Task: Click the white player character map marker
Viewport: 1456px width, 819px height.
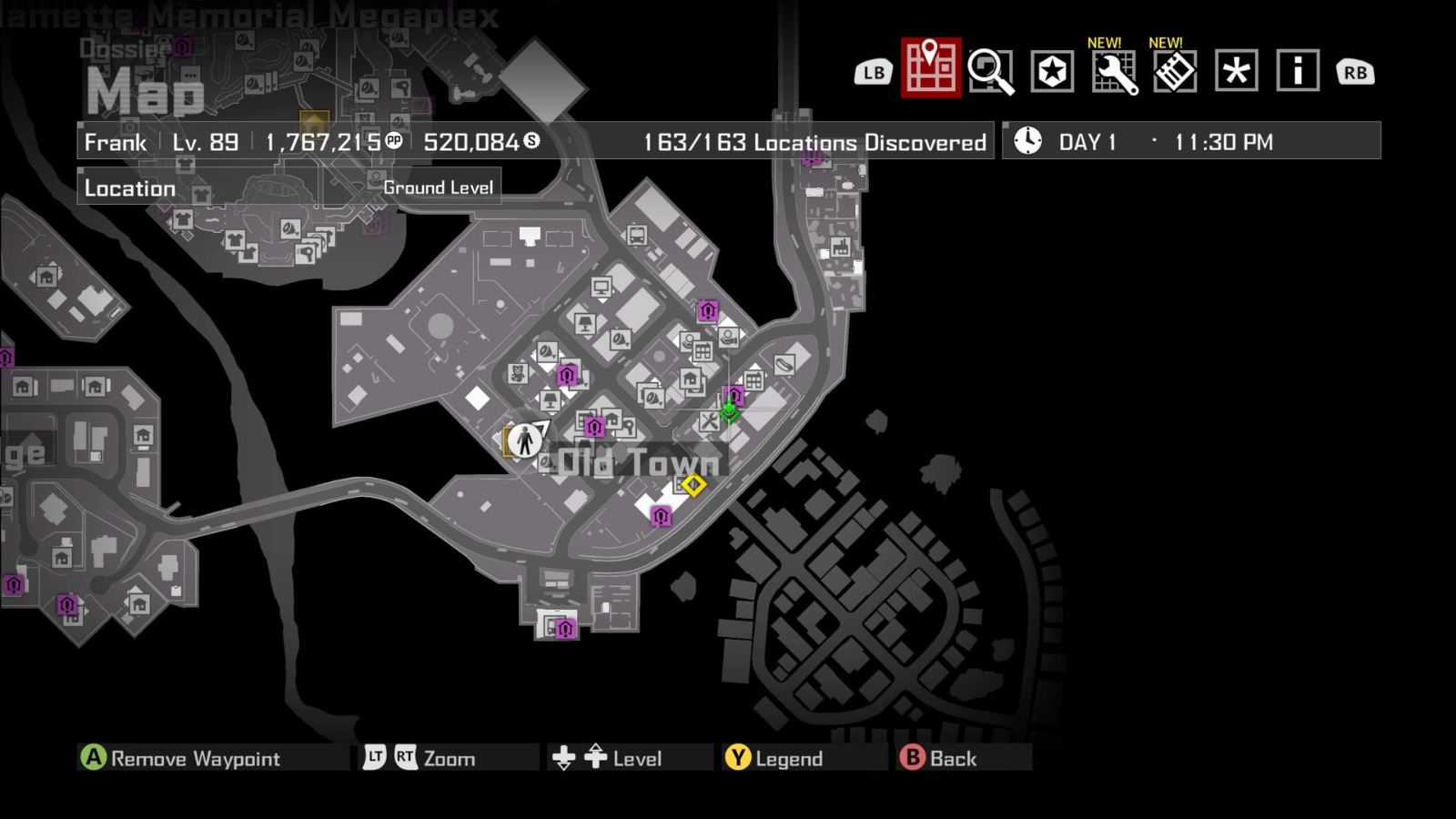Action: click(524, 441)
